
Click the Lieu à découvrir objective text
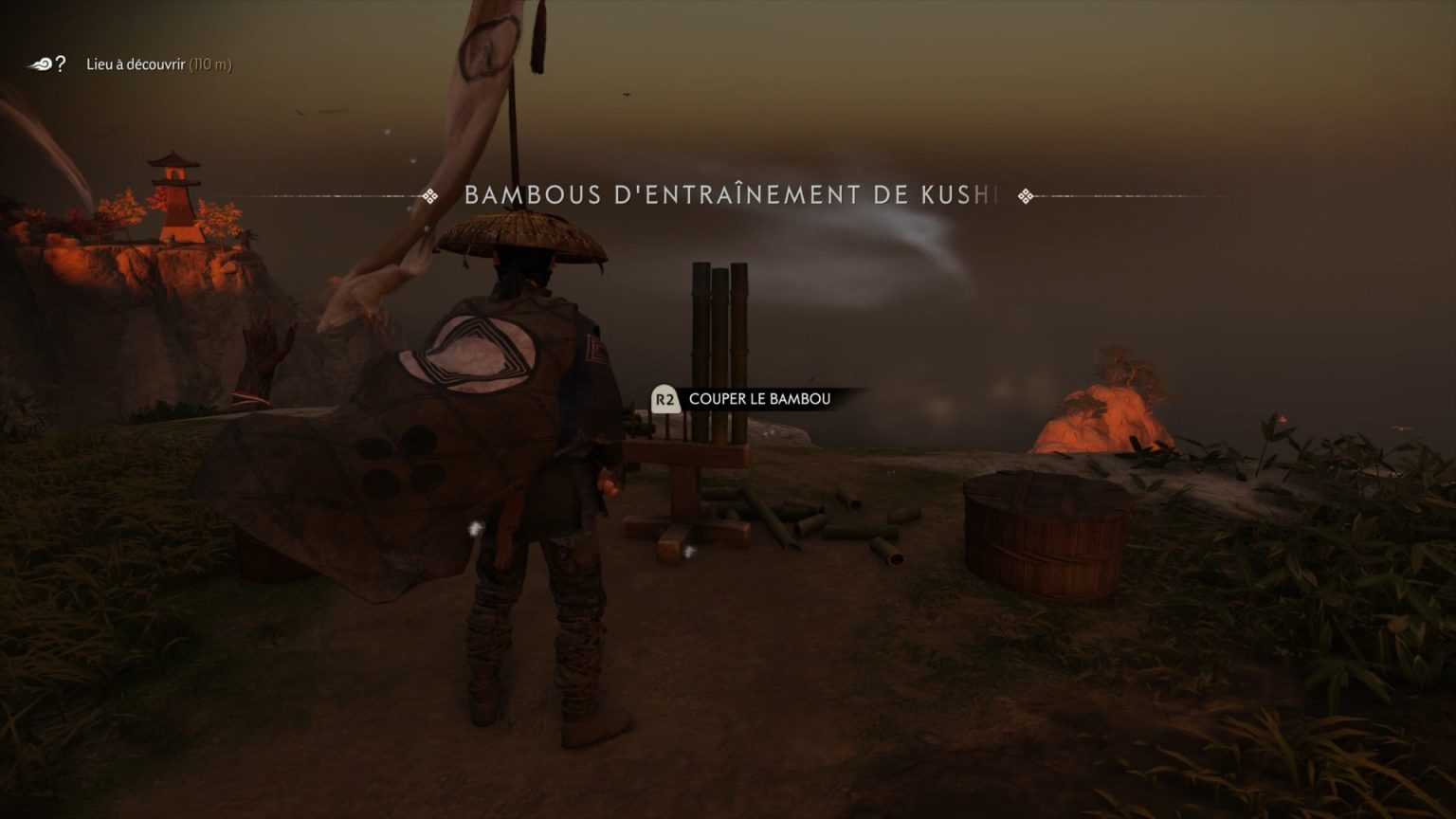click(x=137, y=64)
